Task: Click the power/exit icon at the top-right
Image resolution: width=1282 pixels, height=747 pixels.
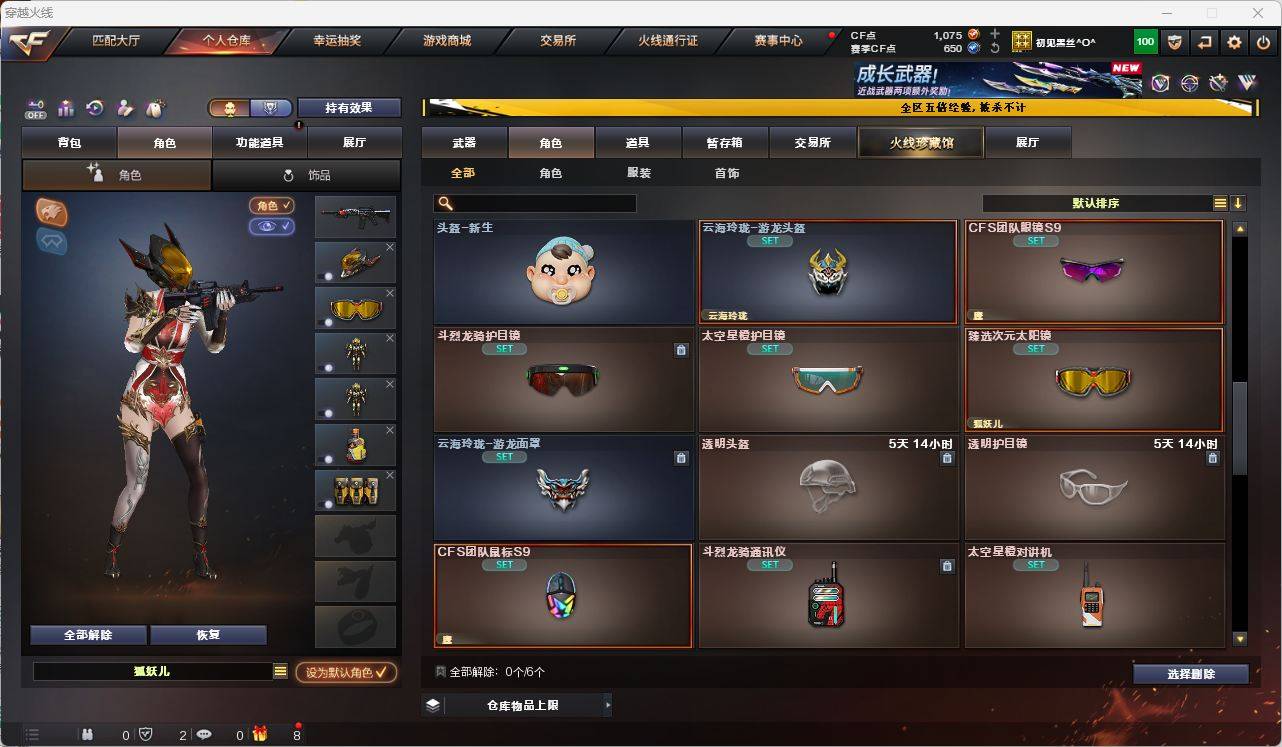Action: pos(1262,41)
